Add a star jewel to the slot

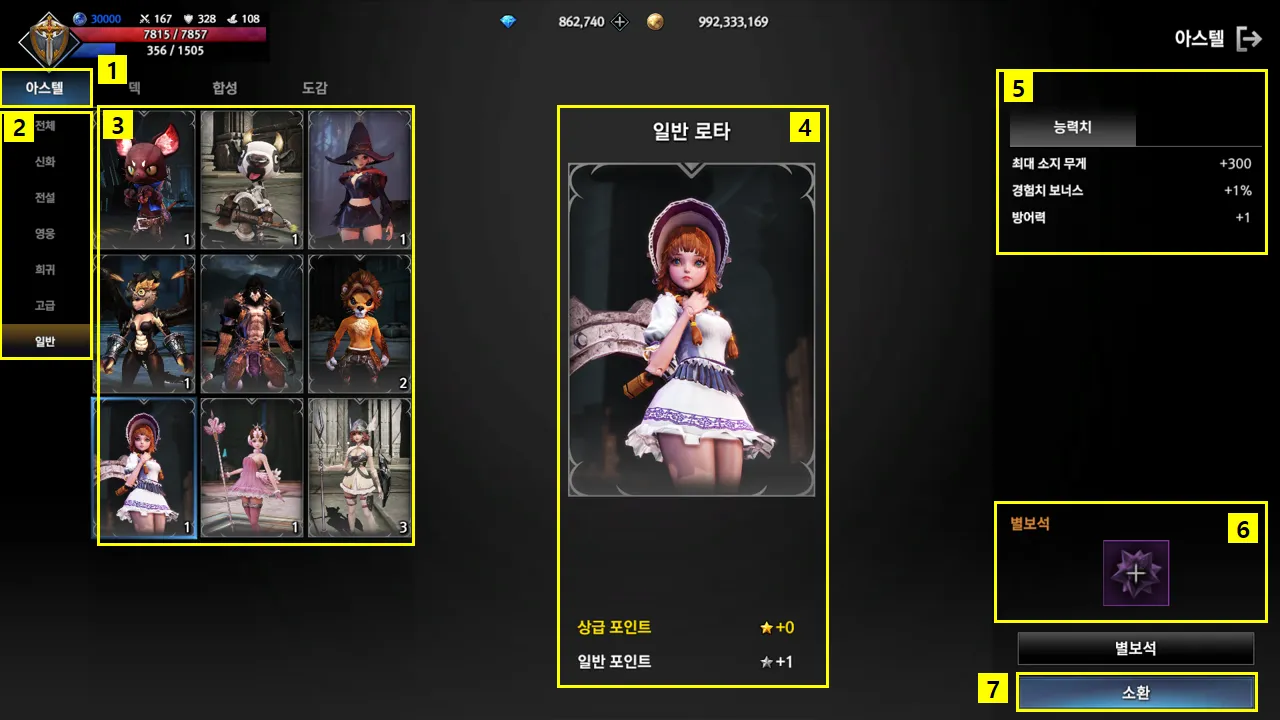point(1136,573)
